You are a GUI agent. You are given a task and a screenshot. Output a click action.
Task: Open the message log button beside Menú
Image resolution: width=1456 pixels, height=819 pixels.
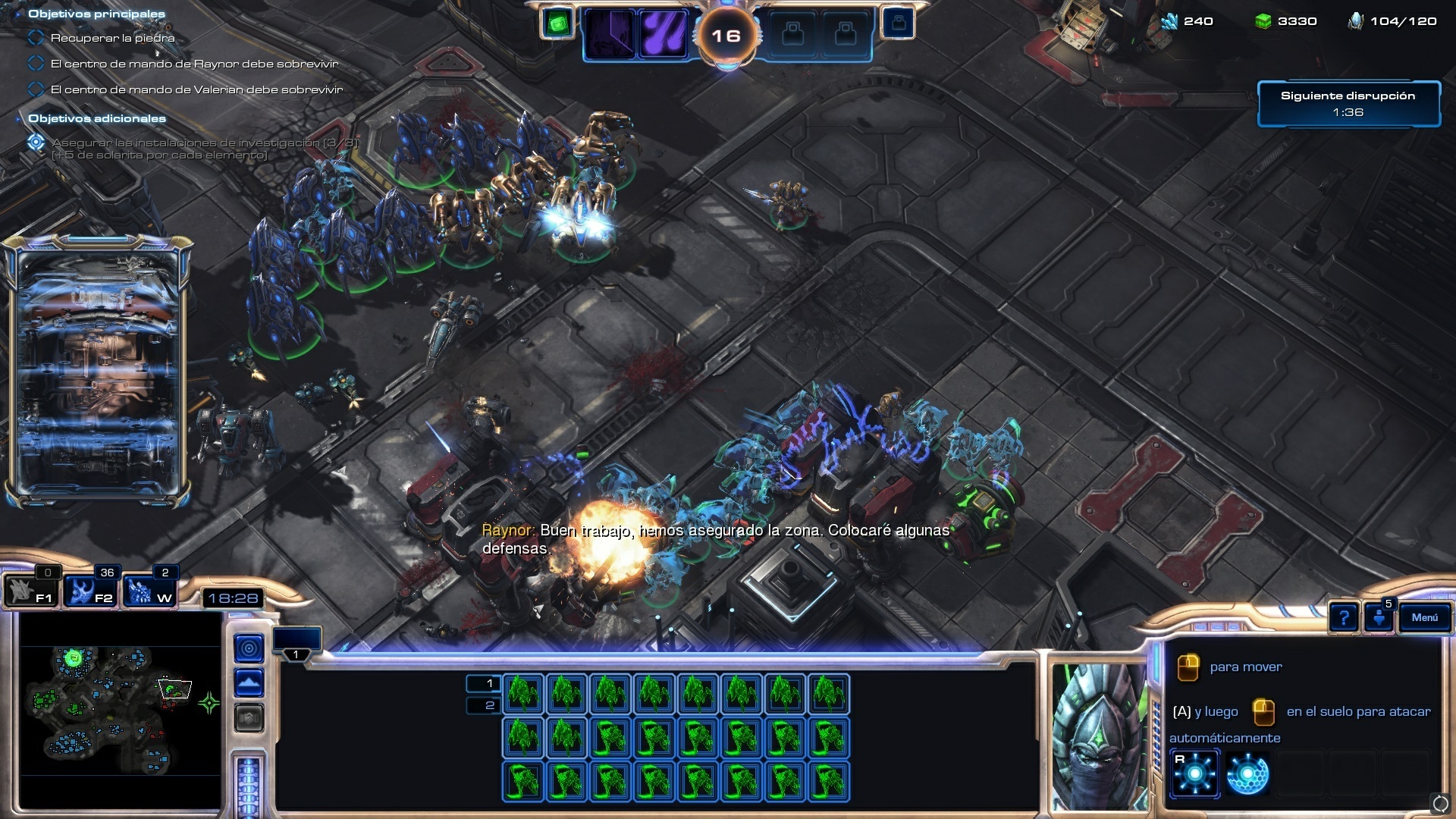(x=1379, y=617)
